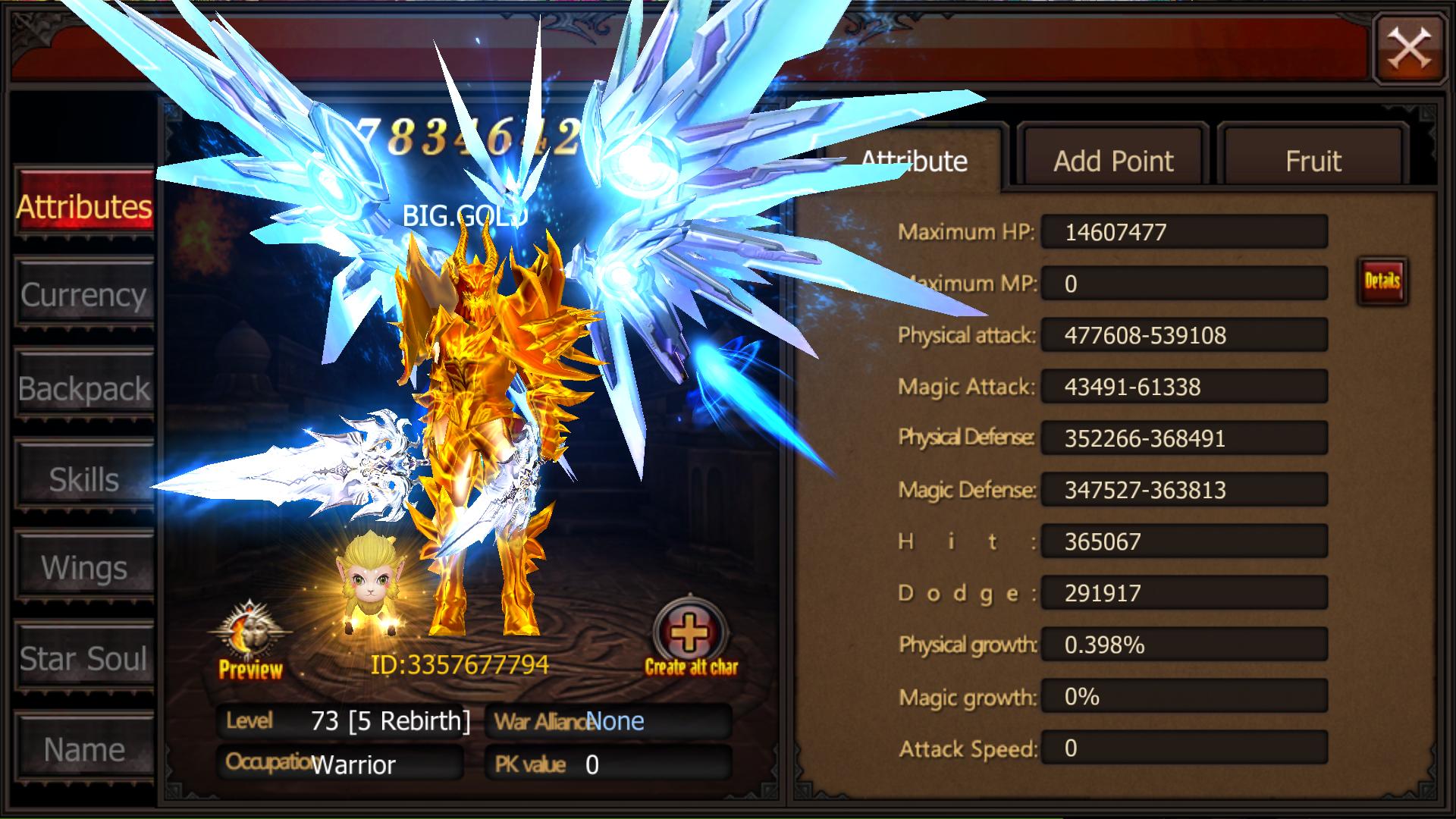This screenshot has width=1456, height=819.
Task: Expand the Level field showing 73
Action: (x=345, y=721)
